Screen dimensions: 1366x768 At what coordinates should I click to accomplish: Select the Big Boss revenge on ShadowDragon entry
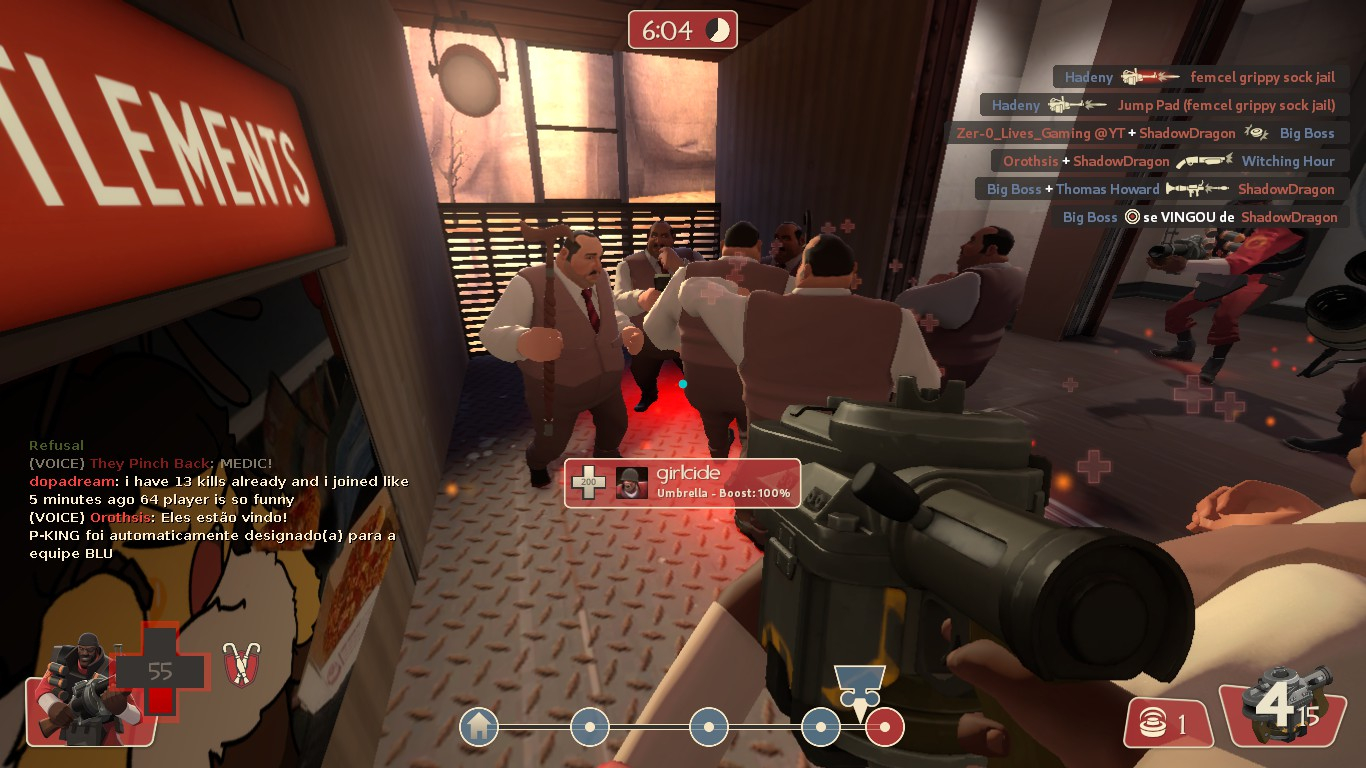1199,217
